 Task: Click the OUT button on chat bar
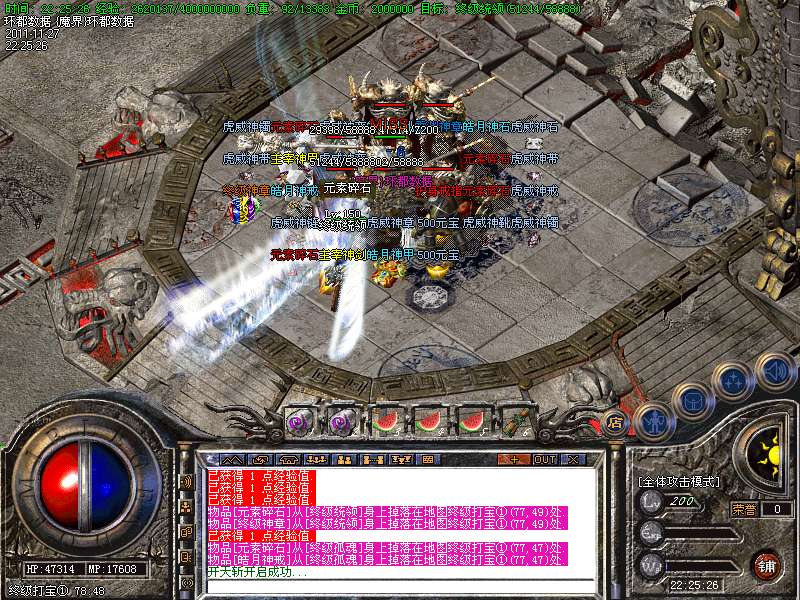(x=544, y=459)
